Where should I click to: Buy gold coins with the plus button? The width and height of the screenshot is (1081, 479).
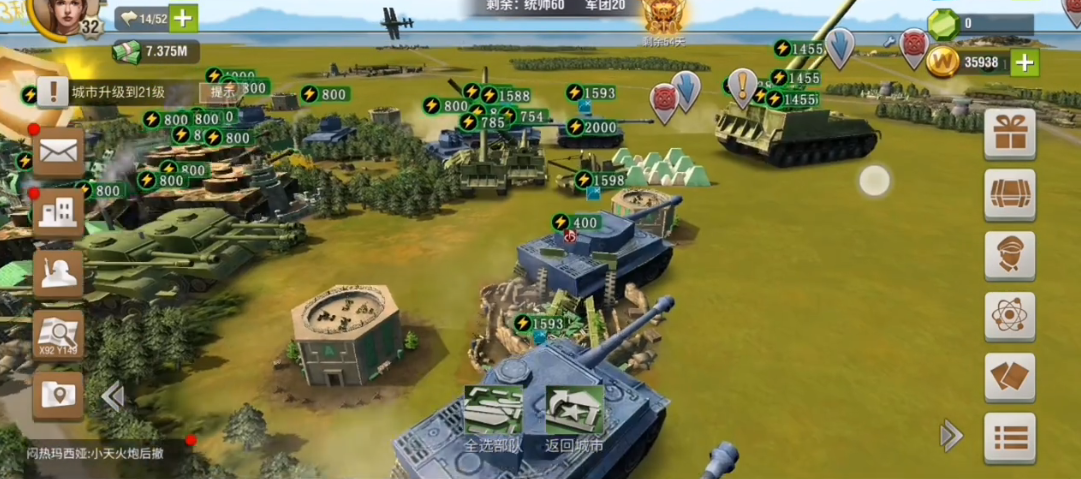tap(1024, 63)
